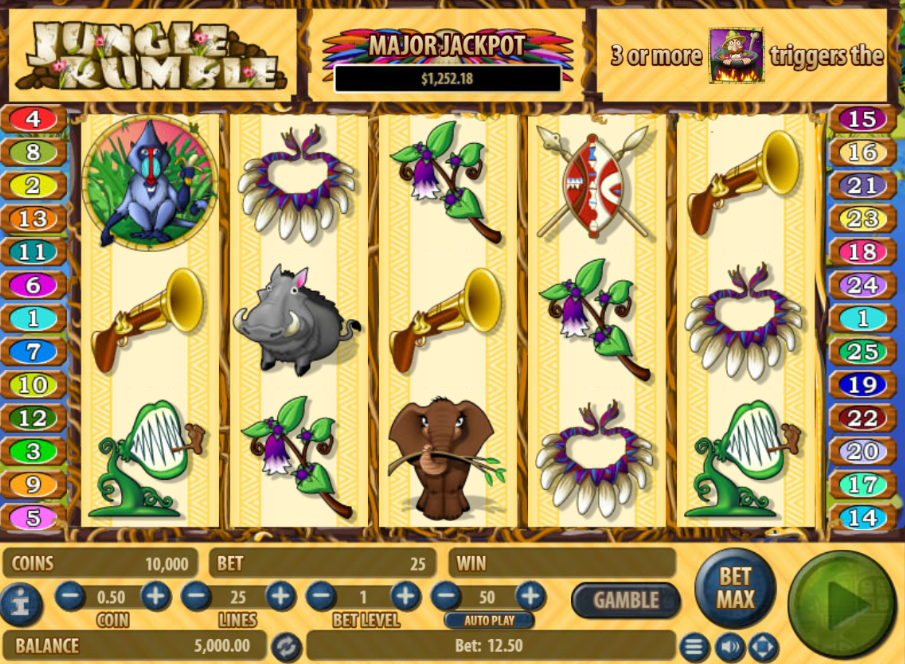Click the Bet Max button

point(735,589)
